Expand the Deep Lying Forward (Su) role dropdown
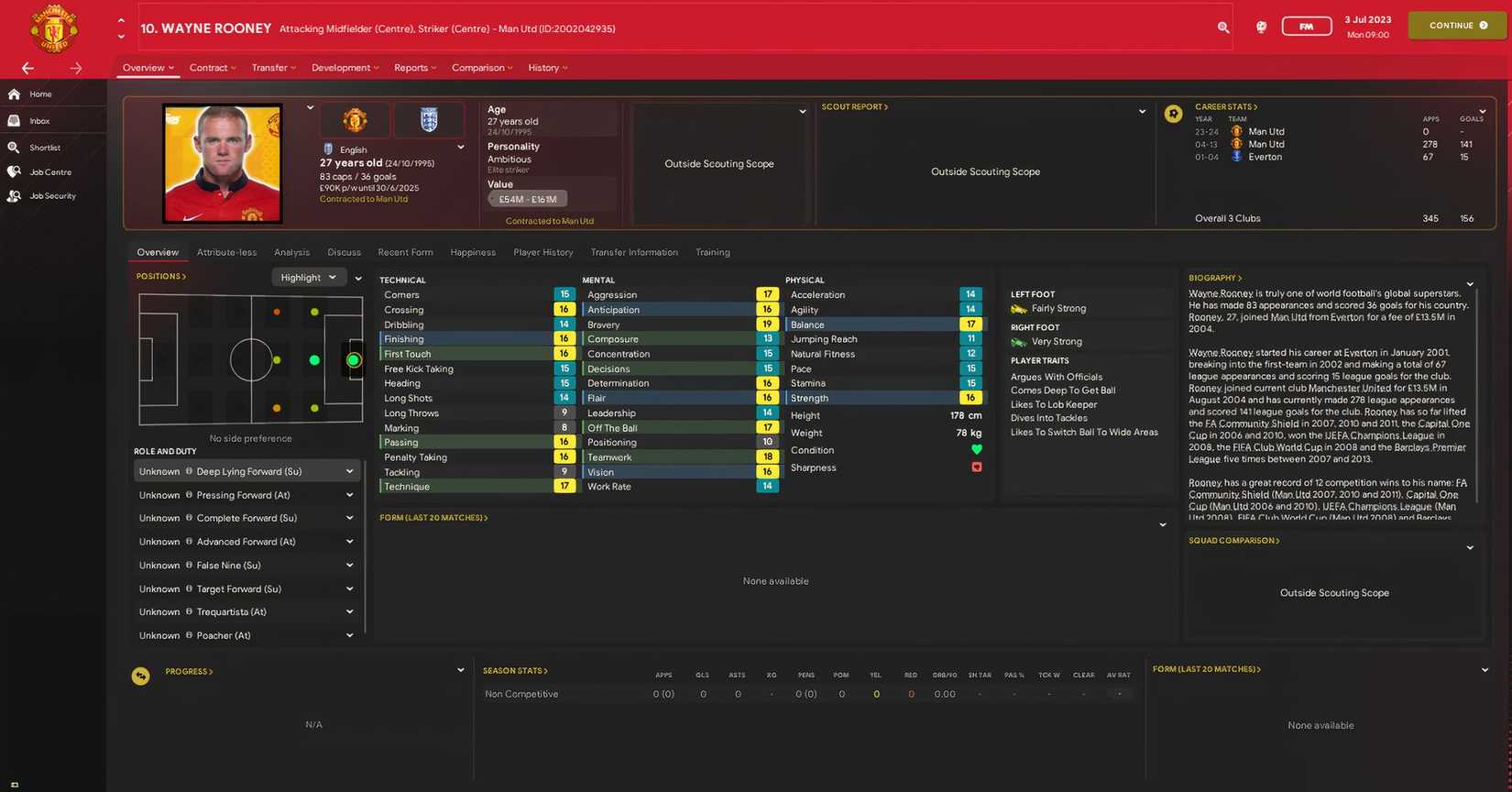This screenshot has width=1512, height=792. pos(349,470)
